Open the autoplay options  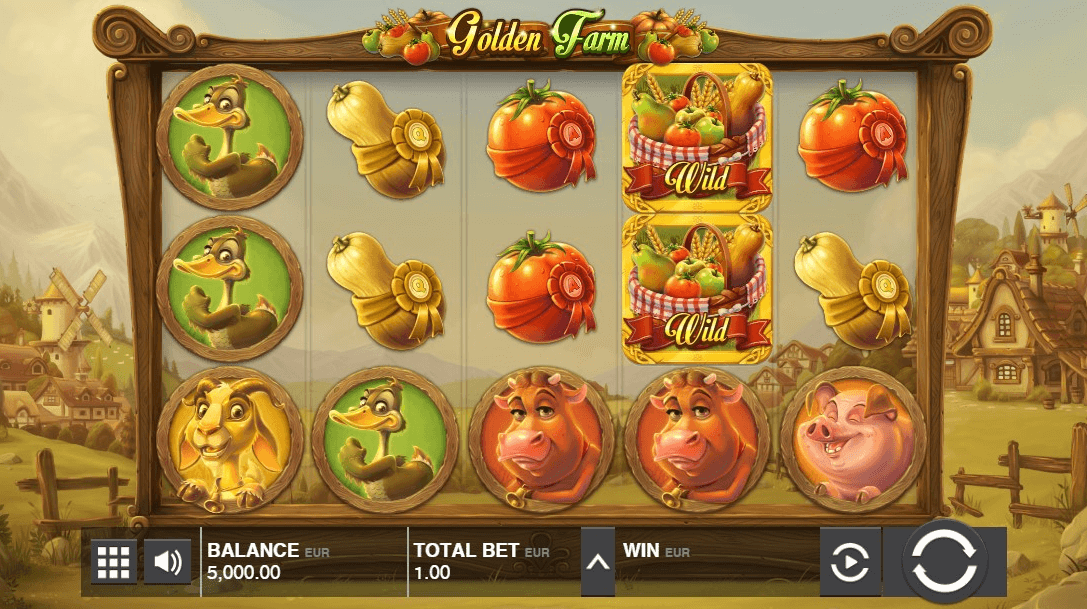click(x=850, y=562)
